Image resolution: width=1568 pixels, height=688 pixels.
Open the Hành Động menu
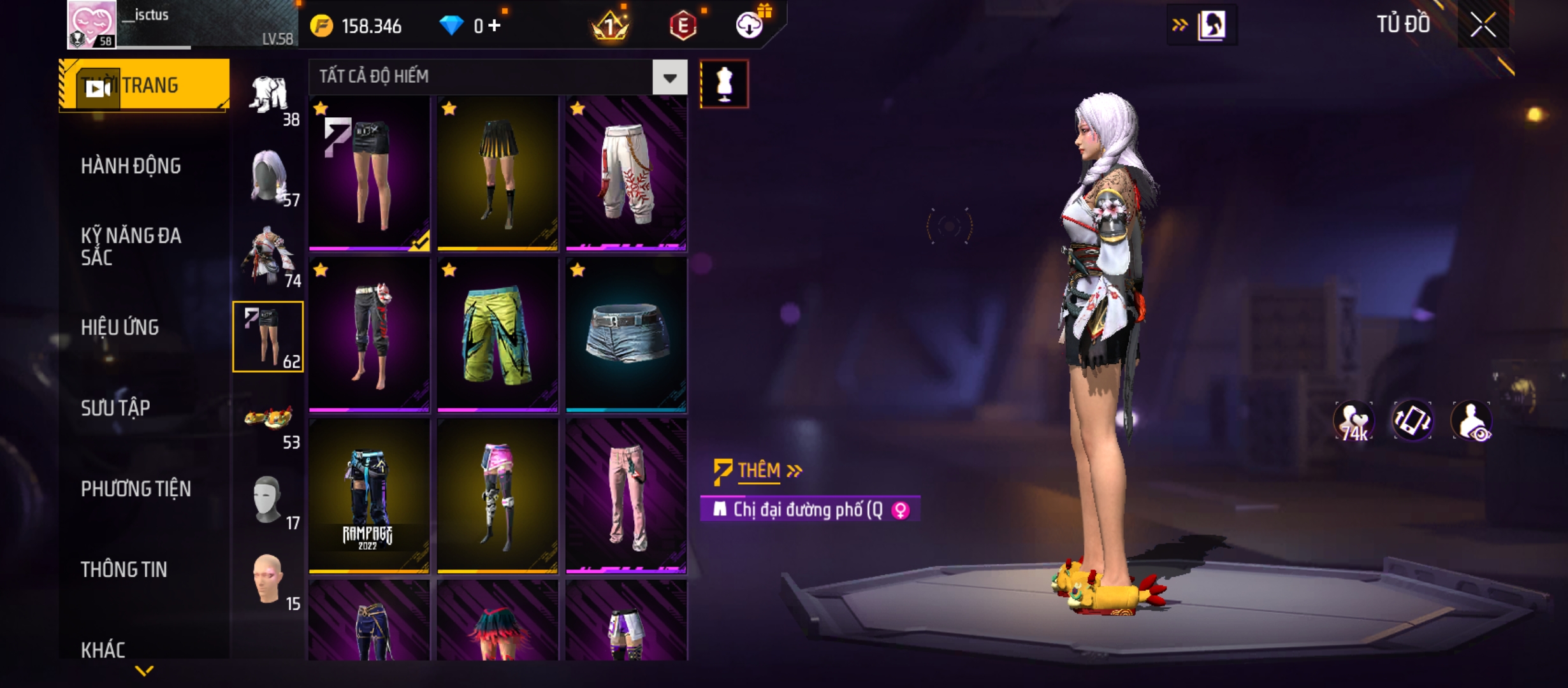pos(131,166)
